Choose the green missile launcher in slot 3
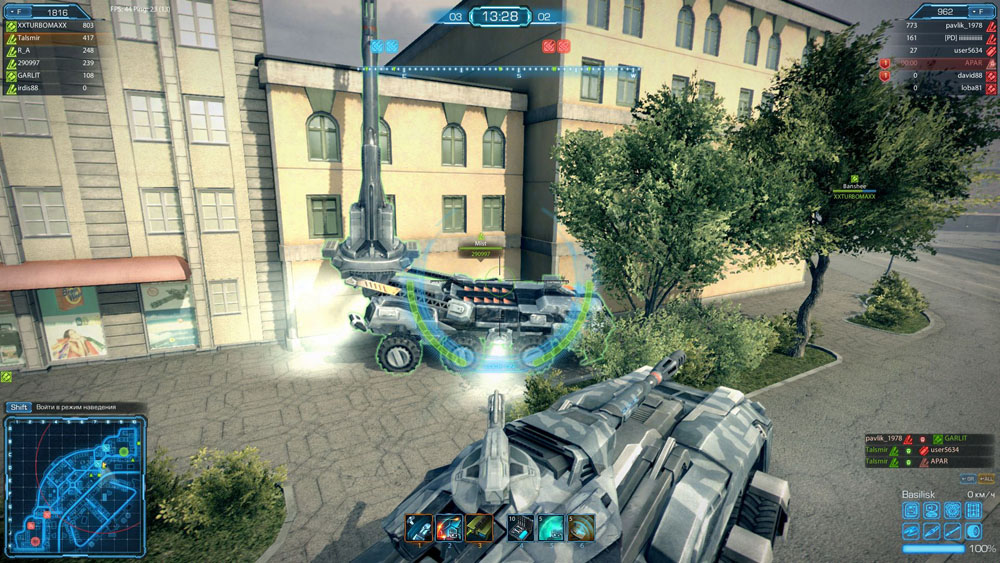Image resolution: width=1000 pixels, height=563 pixels. 479,528
